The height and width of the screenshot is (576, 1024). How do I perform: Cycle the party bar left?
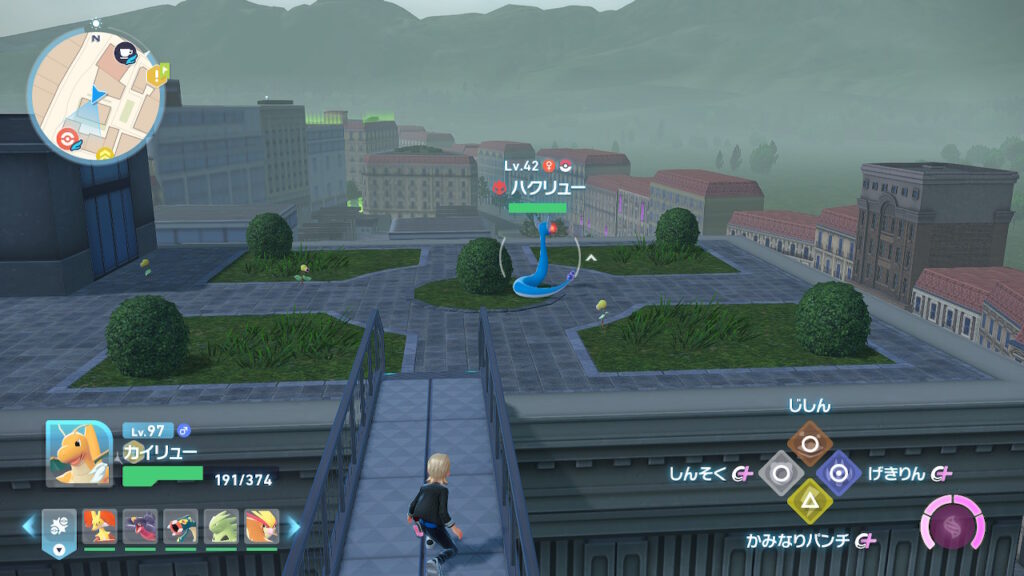click(x=29, y=524)
